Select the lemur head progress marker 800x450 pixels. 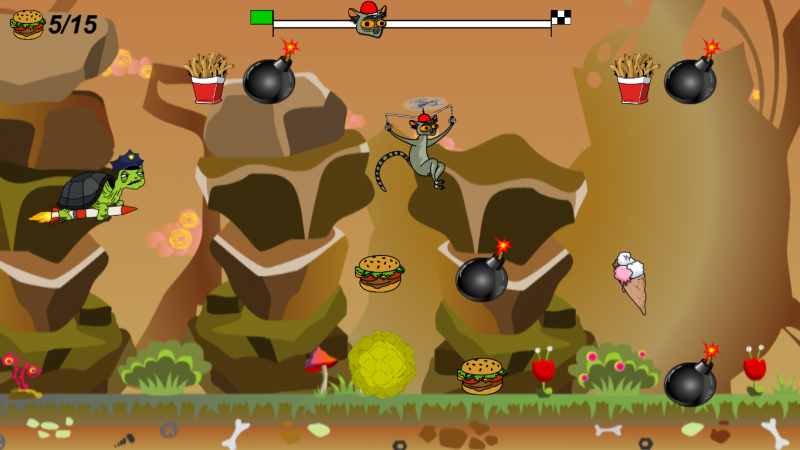click(367, 20)
